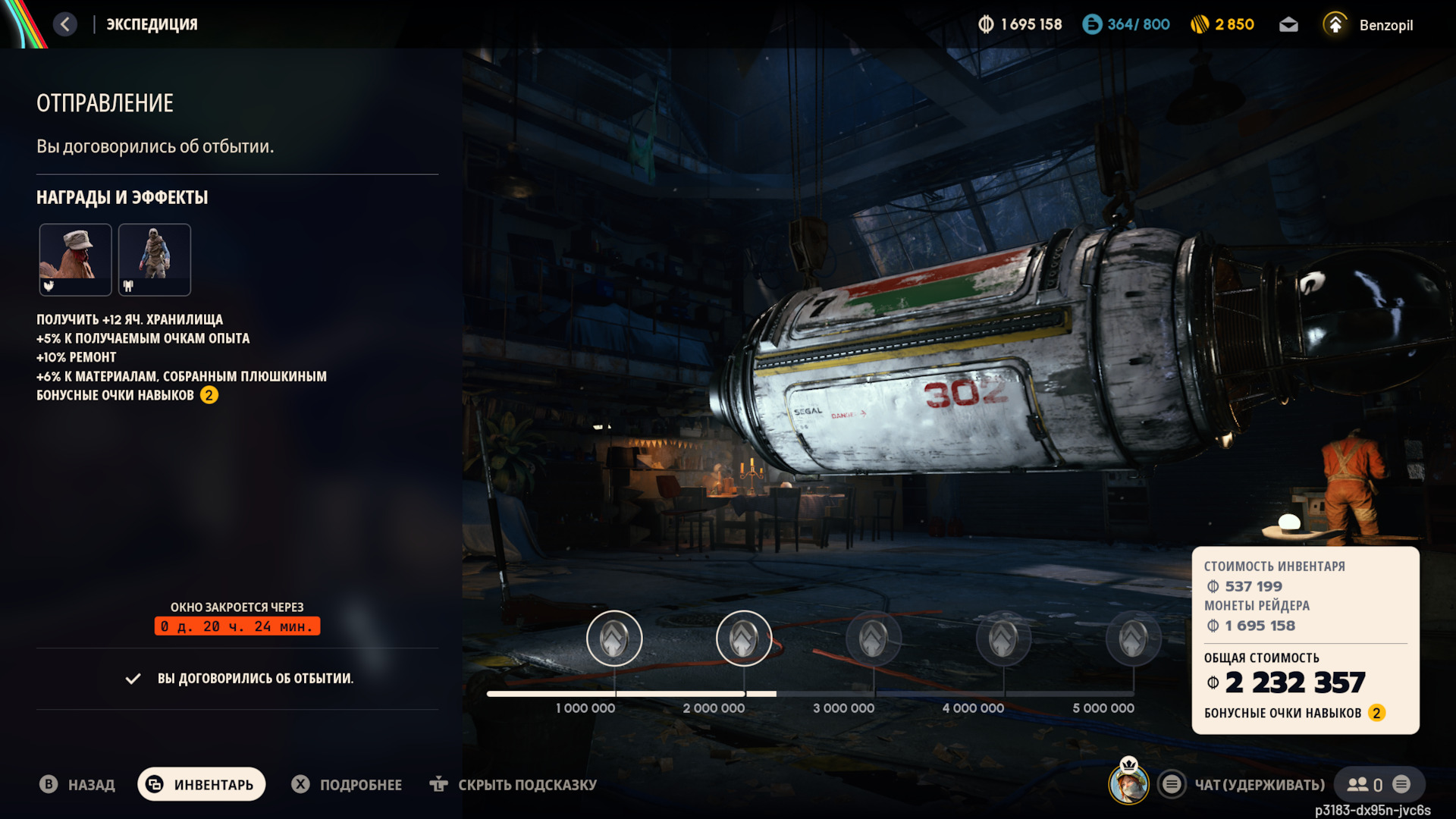Hide the hint with Скрыть подсказку
Screen dimensions: 1456x819
pos(513,784)
